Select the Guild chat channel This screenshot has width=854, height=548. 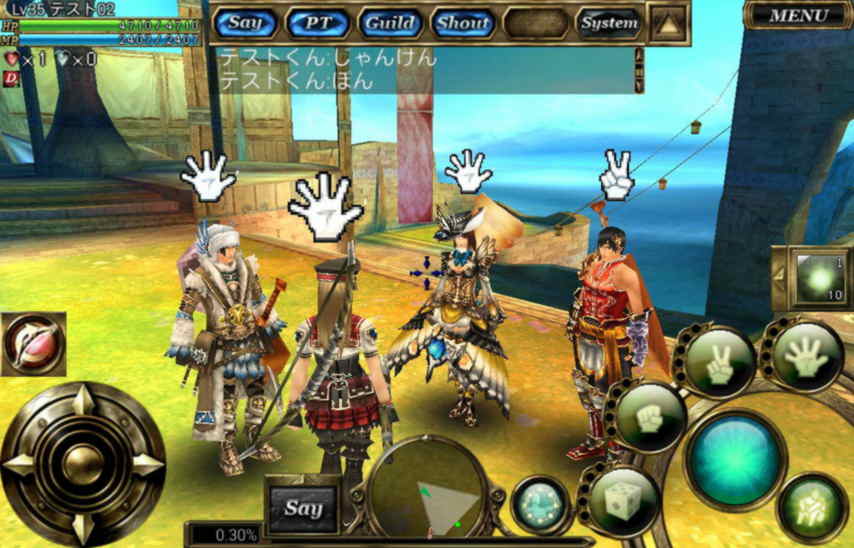[392, 22]
